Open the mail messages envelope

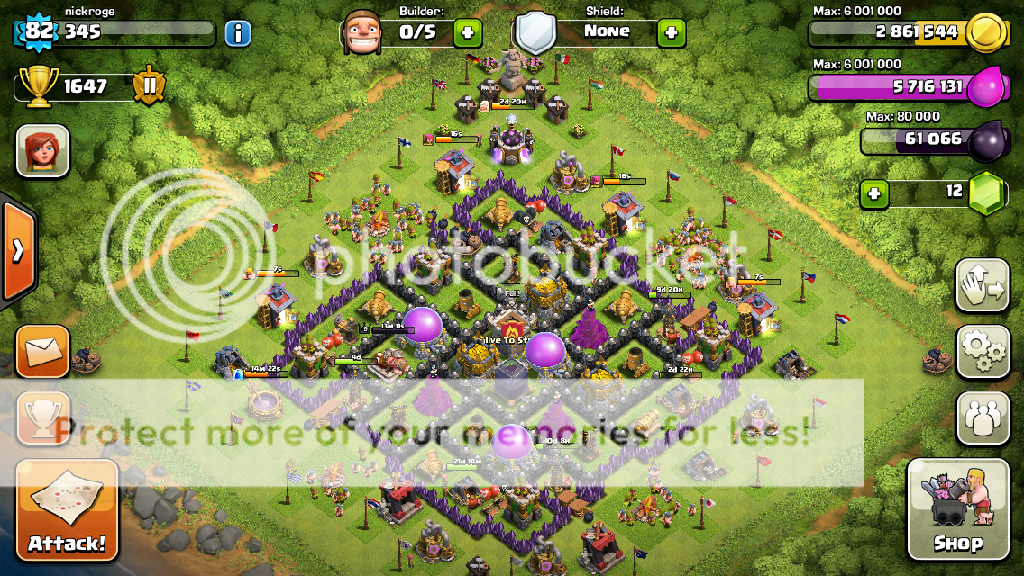tap(43, 351)
